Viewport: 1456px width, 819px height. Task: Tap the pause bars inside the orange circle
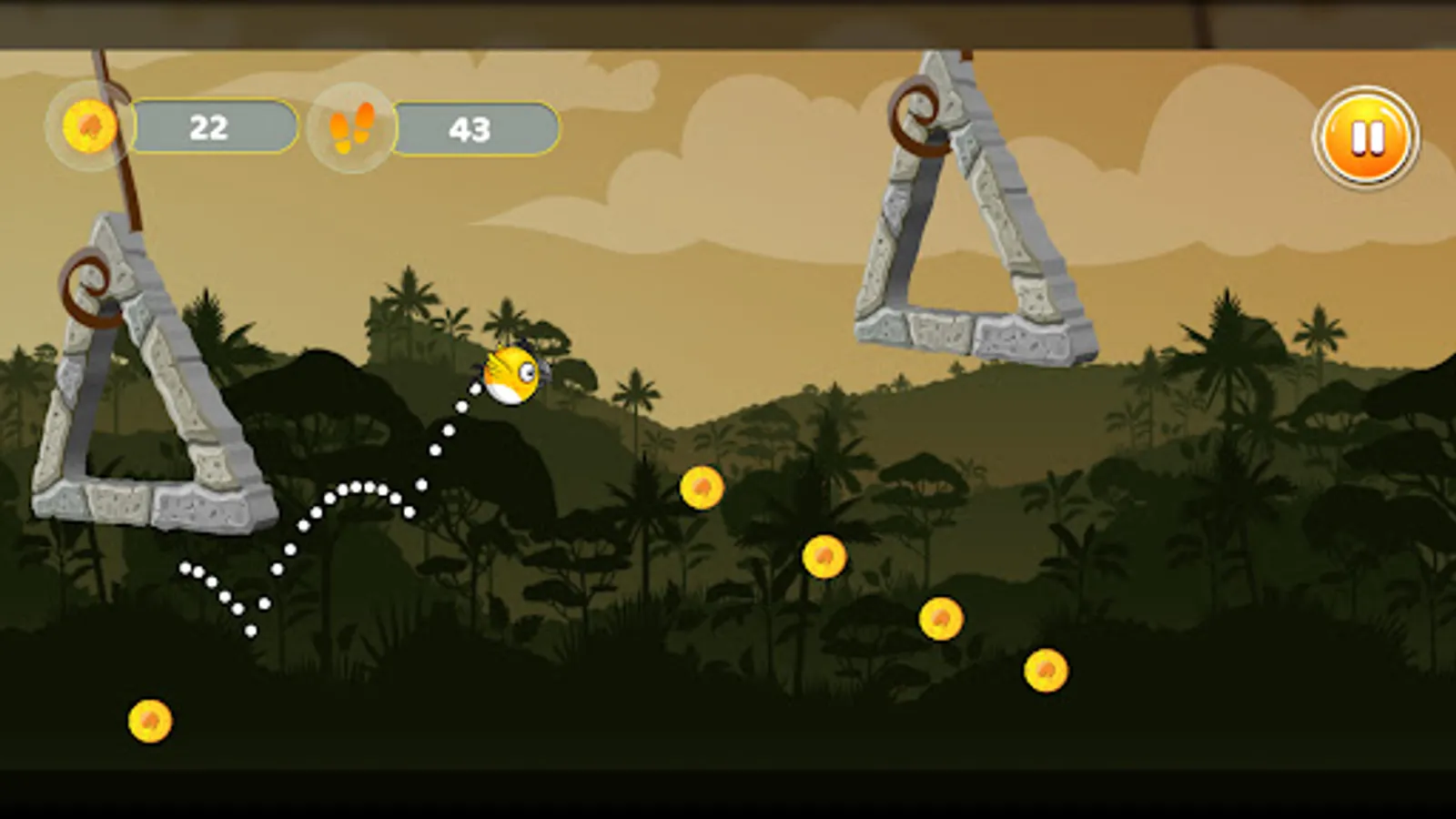tap(1368, 136)
